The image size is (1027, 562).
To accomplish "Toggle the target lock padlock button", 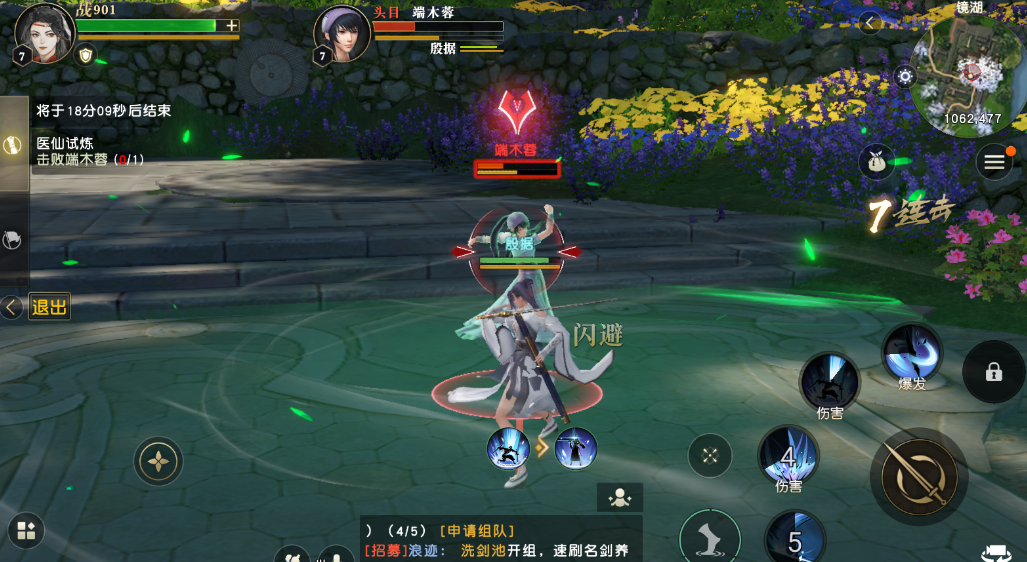I will tap(993, 372).
